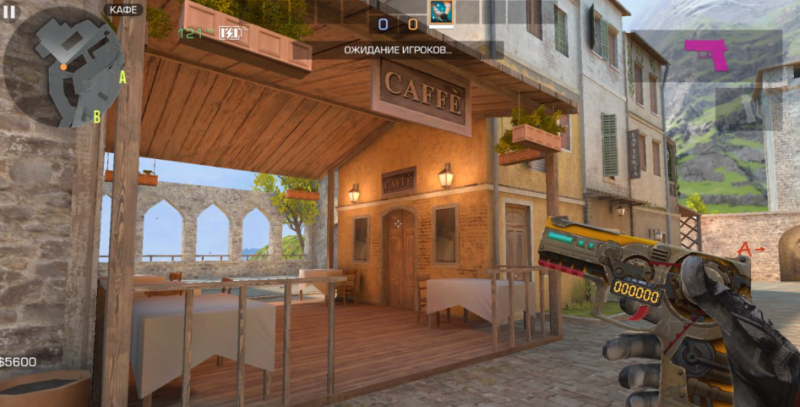Screen dimensions: 800x407
Task: Pause the game with the pause button
Action: 10,11
